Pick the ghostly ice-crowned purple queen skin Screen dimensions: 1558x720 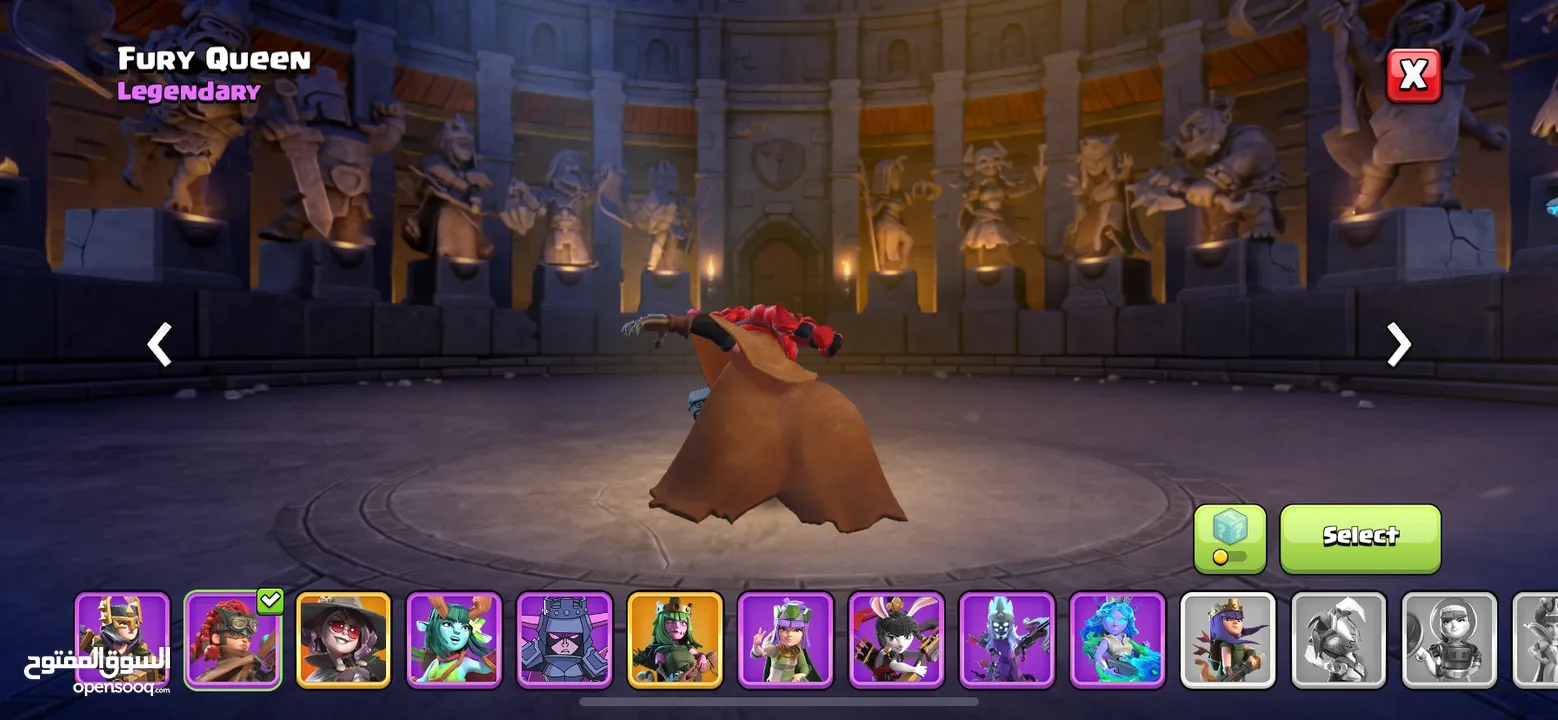pos(1006,640)
